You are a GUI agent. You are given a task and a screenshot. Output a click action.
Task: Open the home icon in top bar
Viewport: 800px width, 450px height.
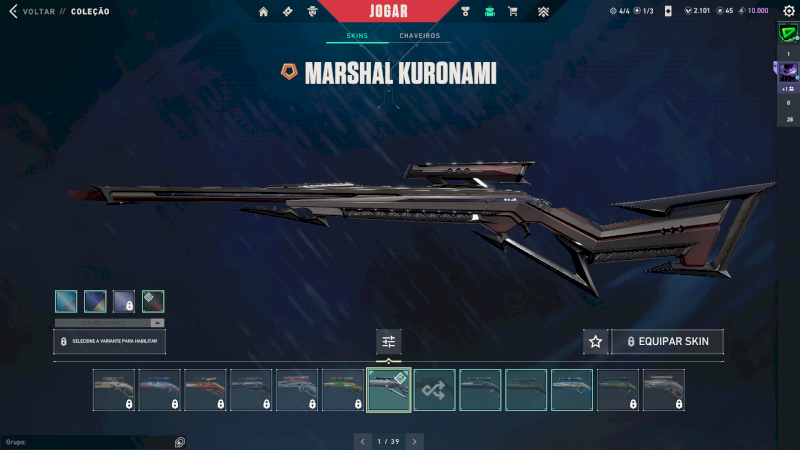point(264,12)
